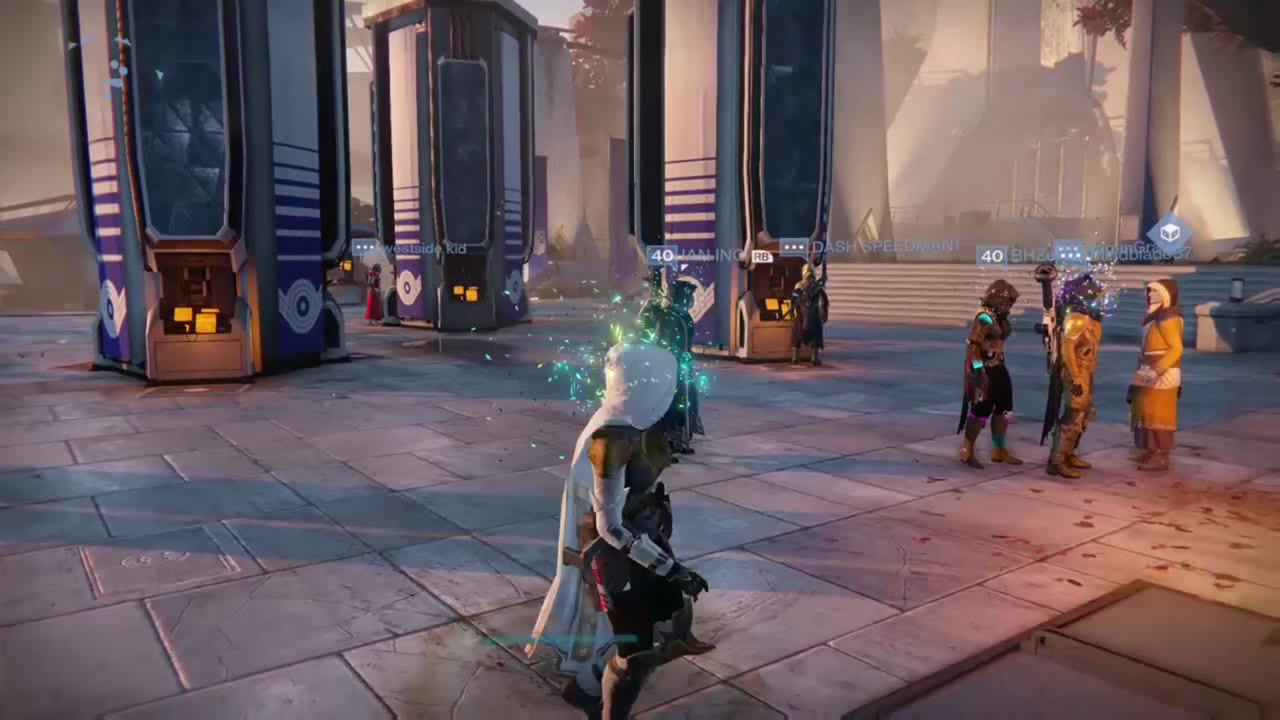Click the cube-shaped vendor marker icon

tap(1168, 234)
